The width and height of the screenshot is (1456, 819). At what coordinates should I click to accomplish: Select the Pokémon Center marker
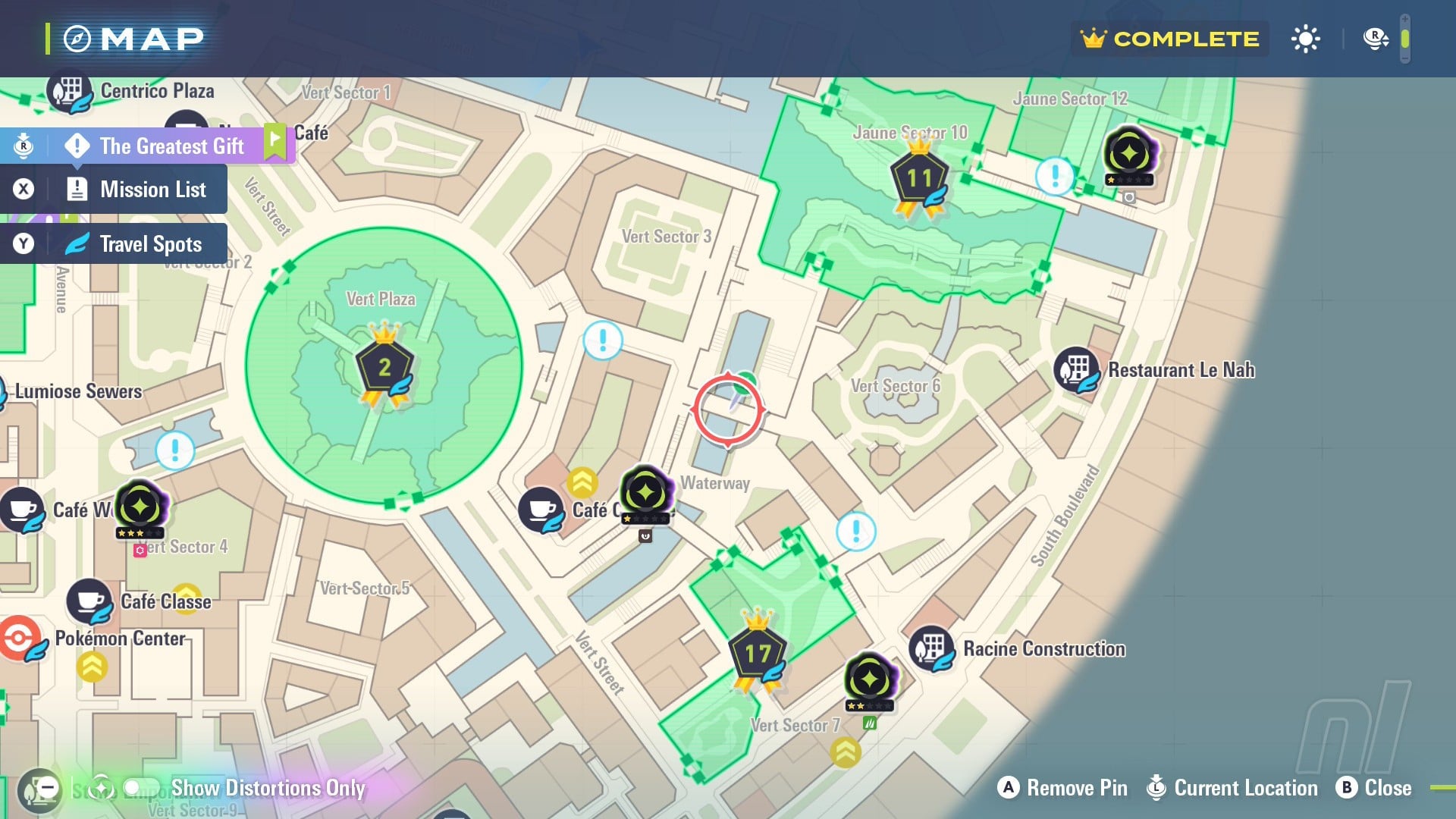20,639
